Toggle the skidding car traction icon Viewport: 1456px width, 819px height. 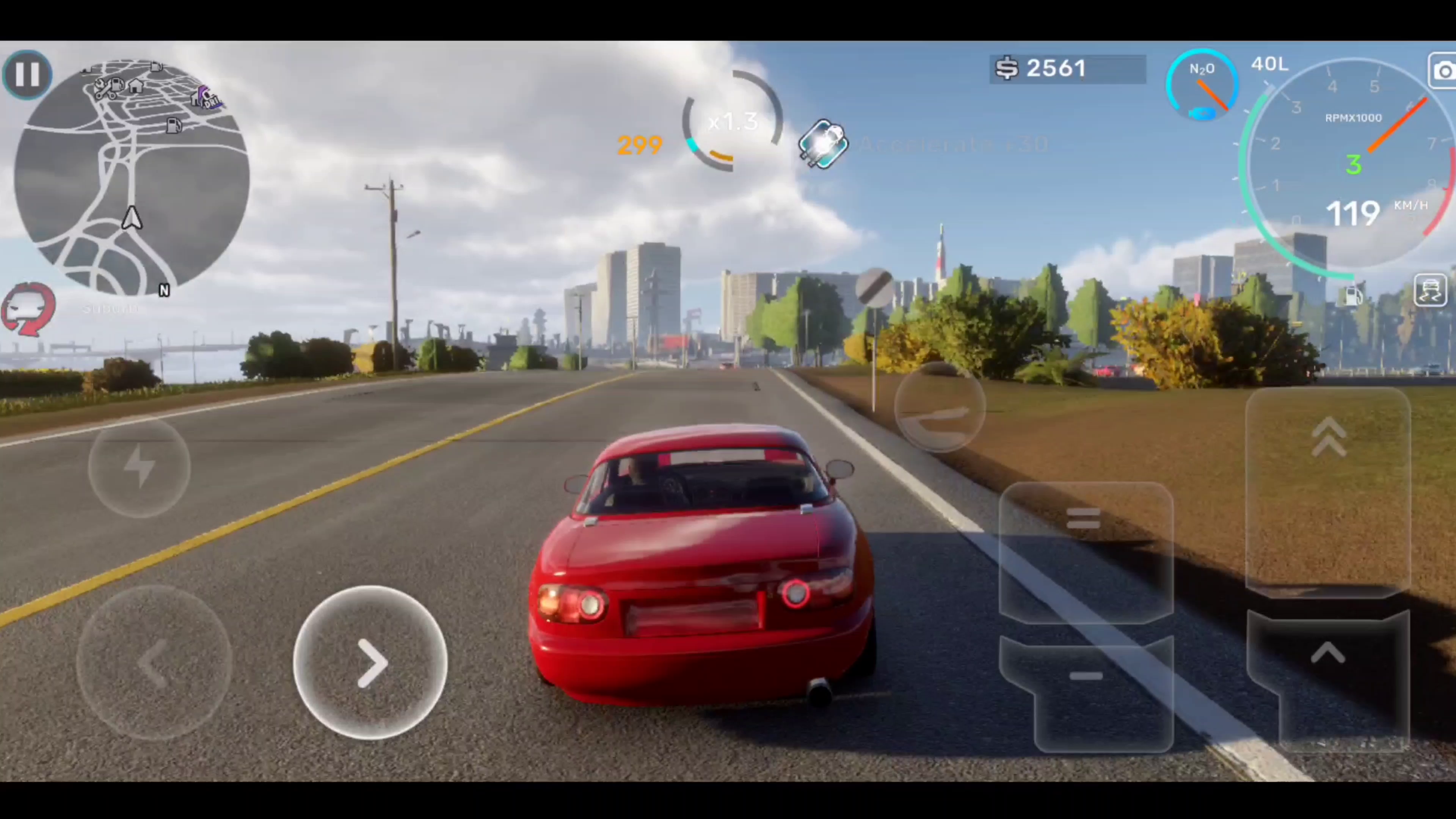(1430, 290)
